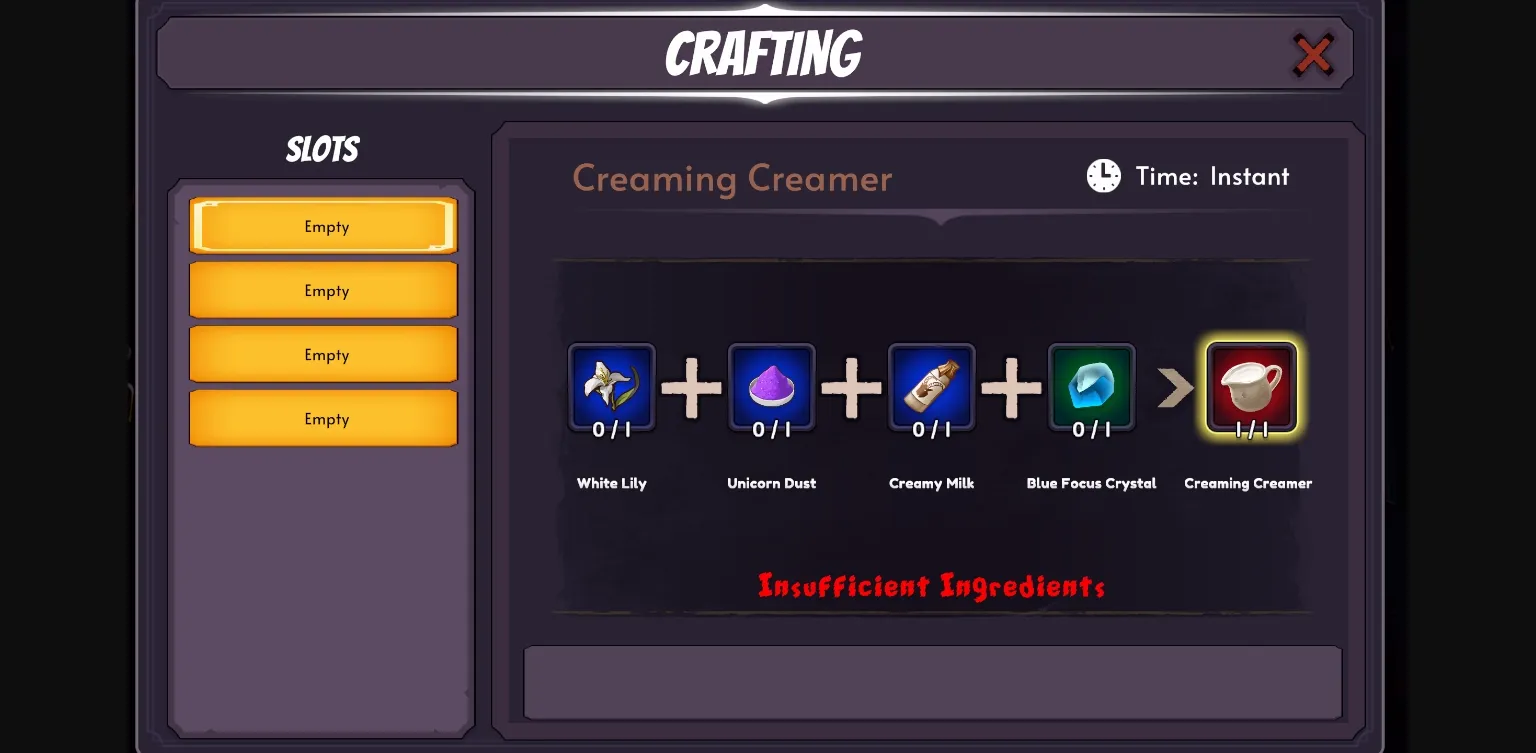Click the plus icon before Blue Focus Crystal
Screen dimensions: 1536x753
point(1011,388)
